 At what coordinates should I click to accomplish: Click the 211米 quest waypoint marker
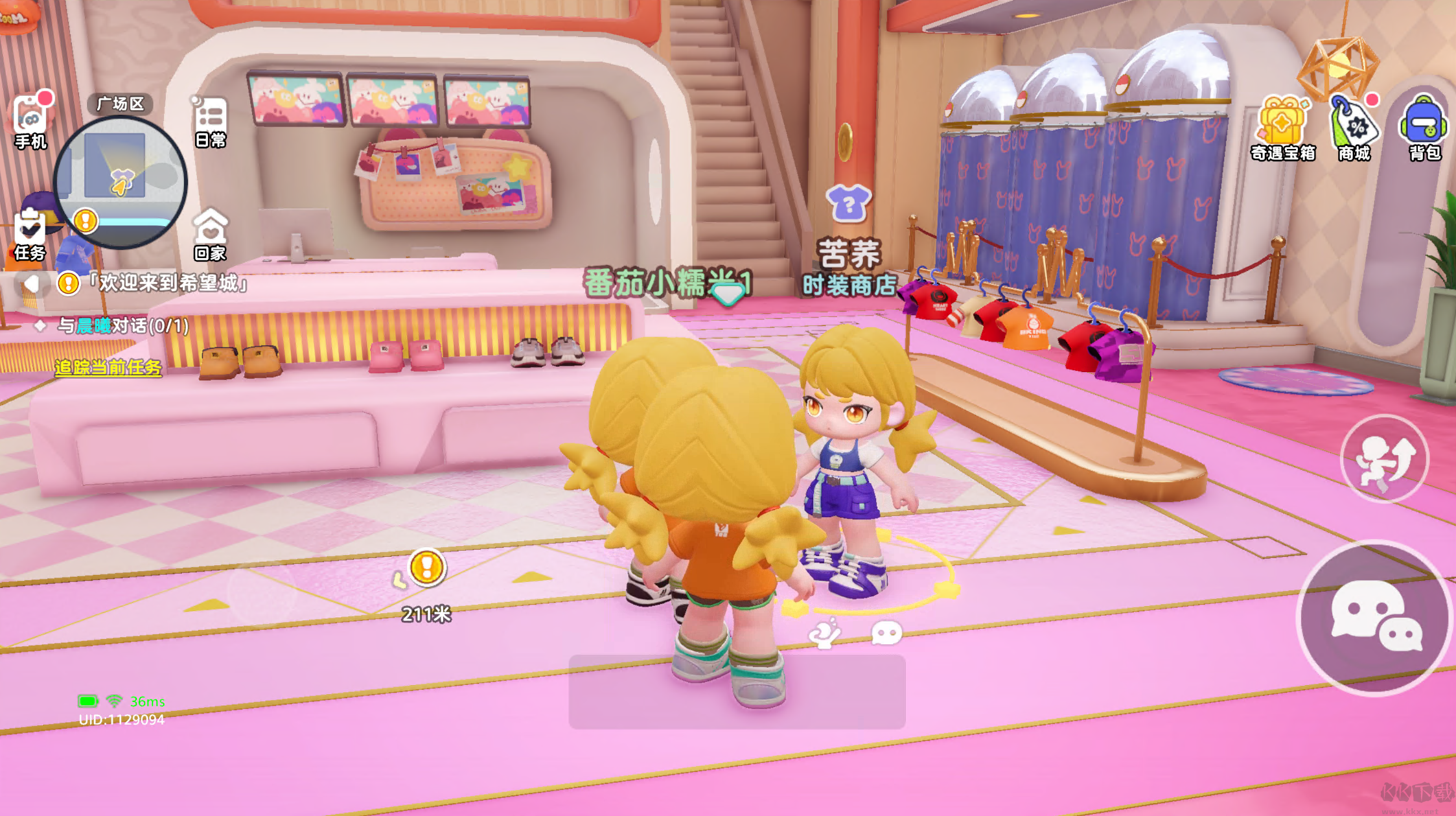pos(426,568)
